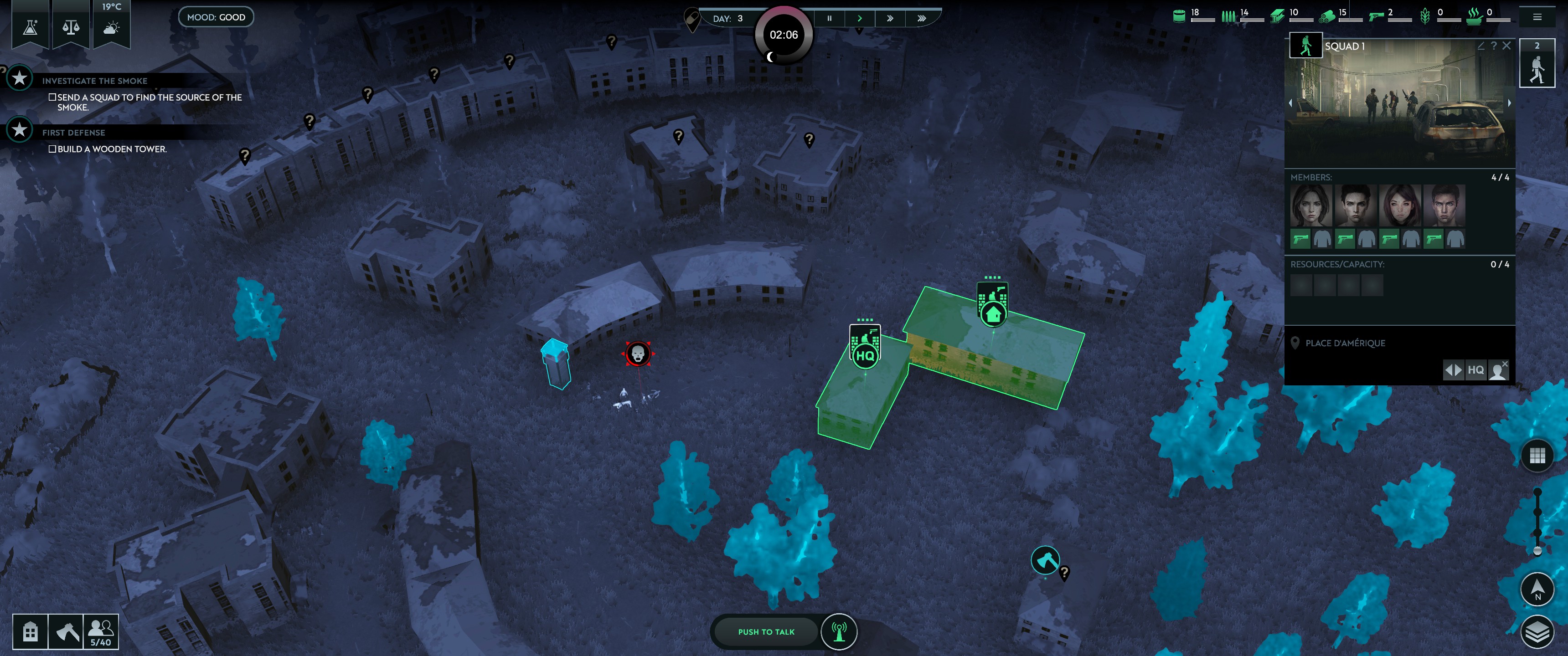This screenshot has width=1568, height=656.
Task: Reset camera with the north compass
Action: (x=1537, y=589)
